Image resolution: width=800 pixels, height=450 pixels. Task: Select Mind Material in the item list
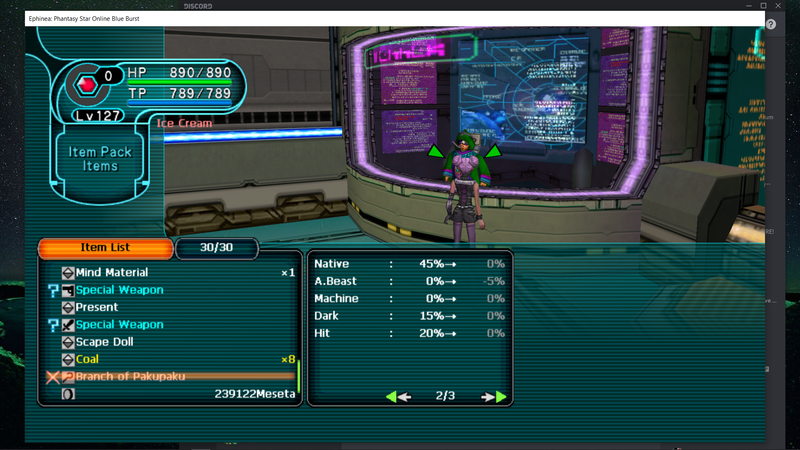coord(112,273)
